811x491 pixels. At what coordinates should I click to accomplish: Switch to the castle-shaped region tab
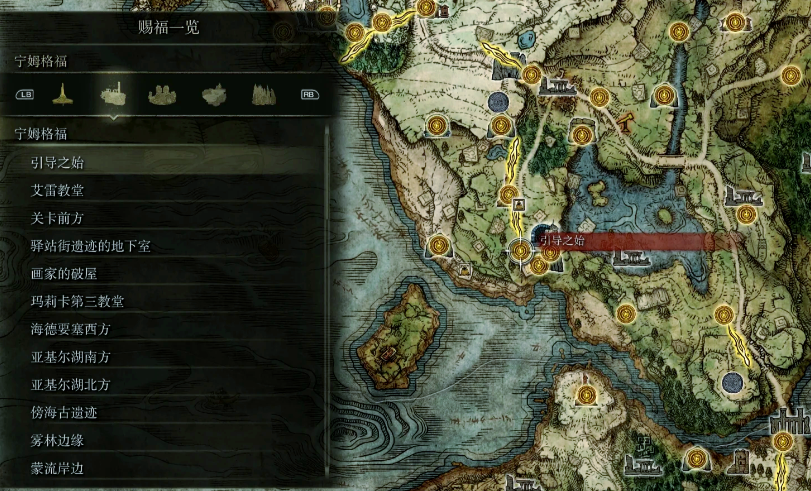164,95
